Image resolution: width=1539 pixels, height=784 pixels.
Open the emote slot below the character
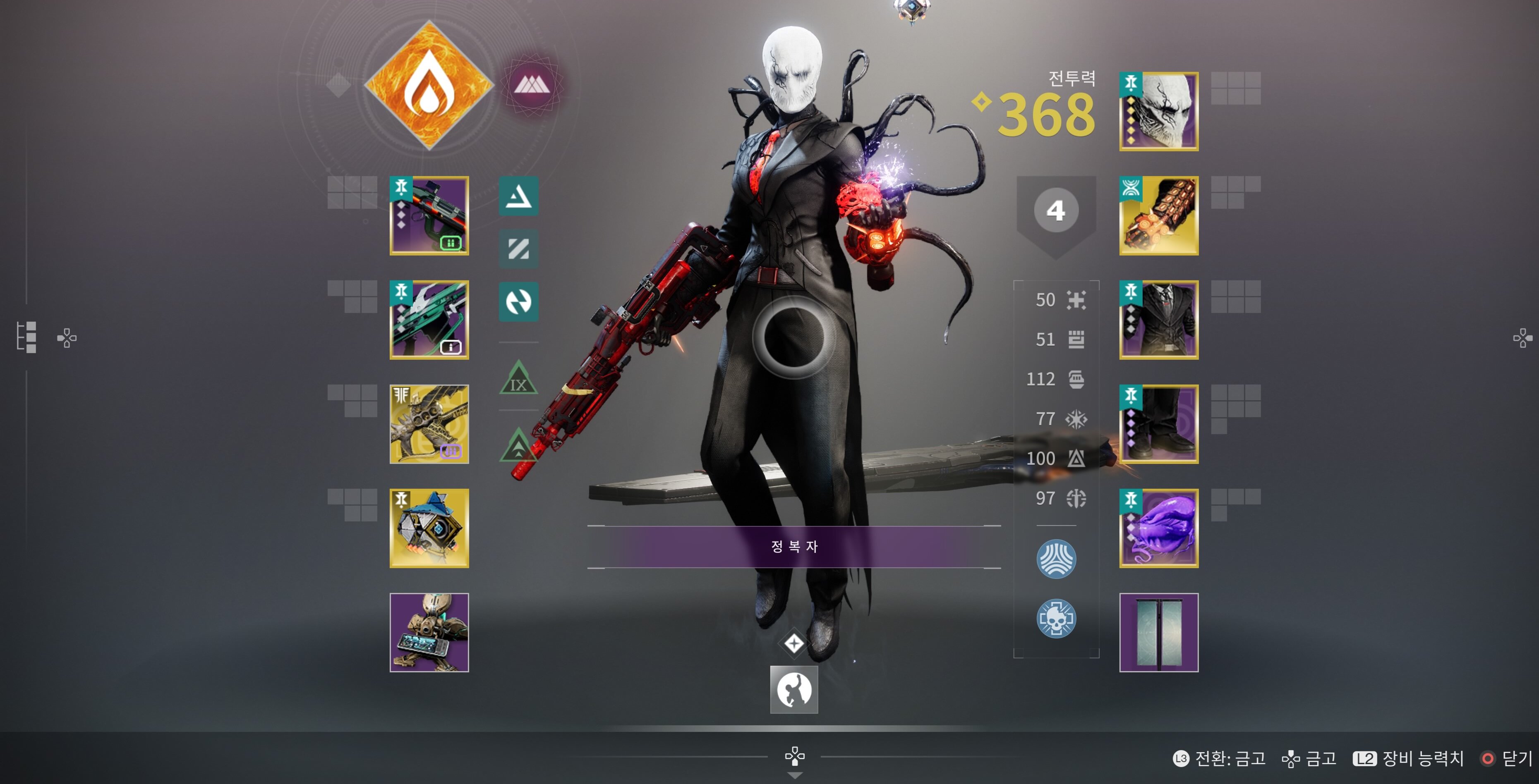click(x=794, y=690)
